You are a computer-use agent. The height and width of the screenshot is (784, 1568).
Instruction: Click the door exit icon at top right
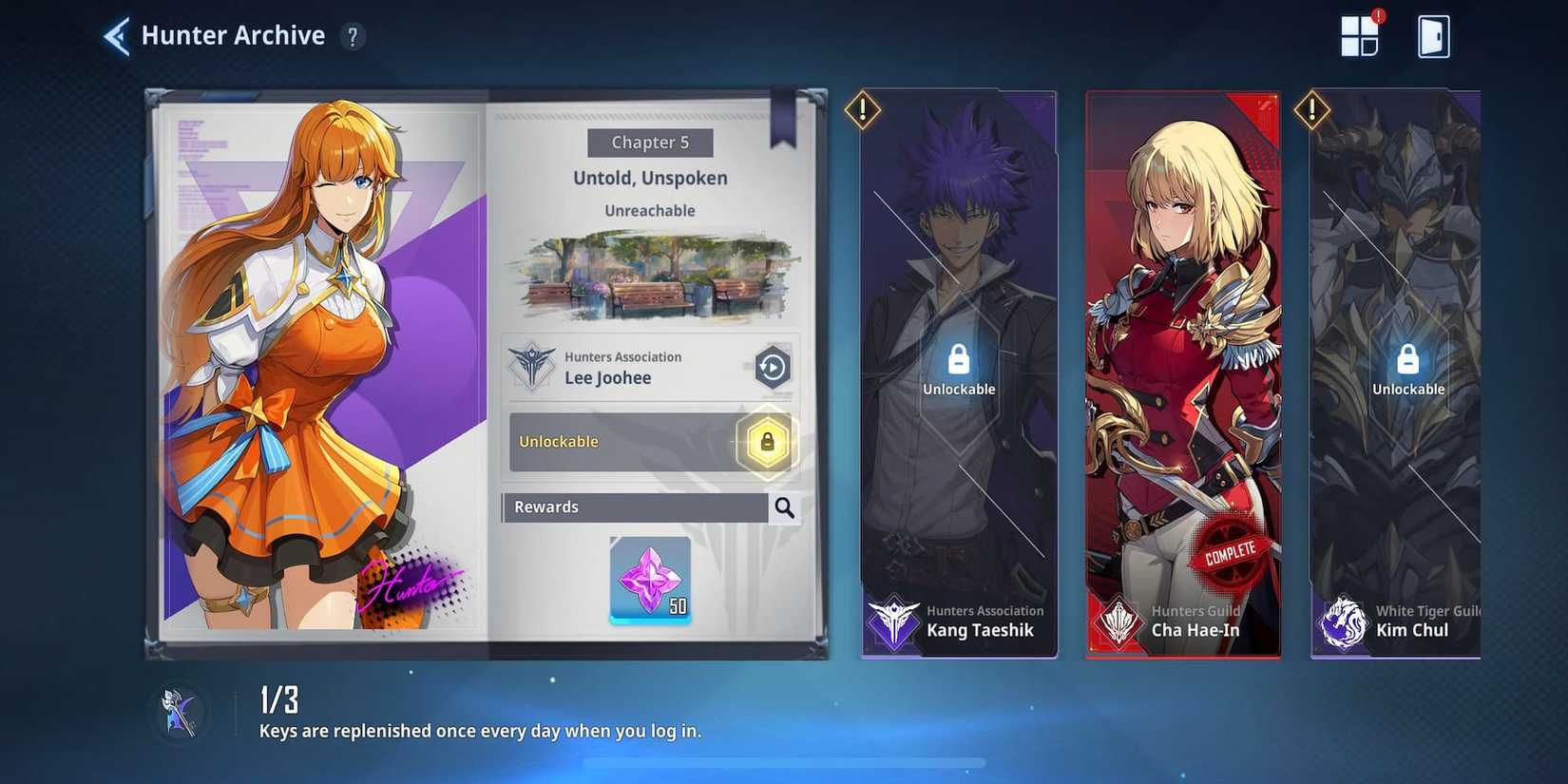[x=1435, y=35]
